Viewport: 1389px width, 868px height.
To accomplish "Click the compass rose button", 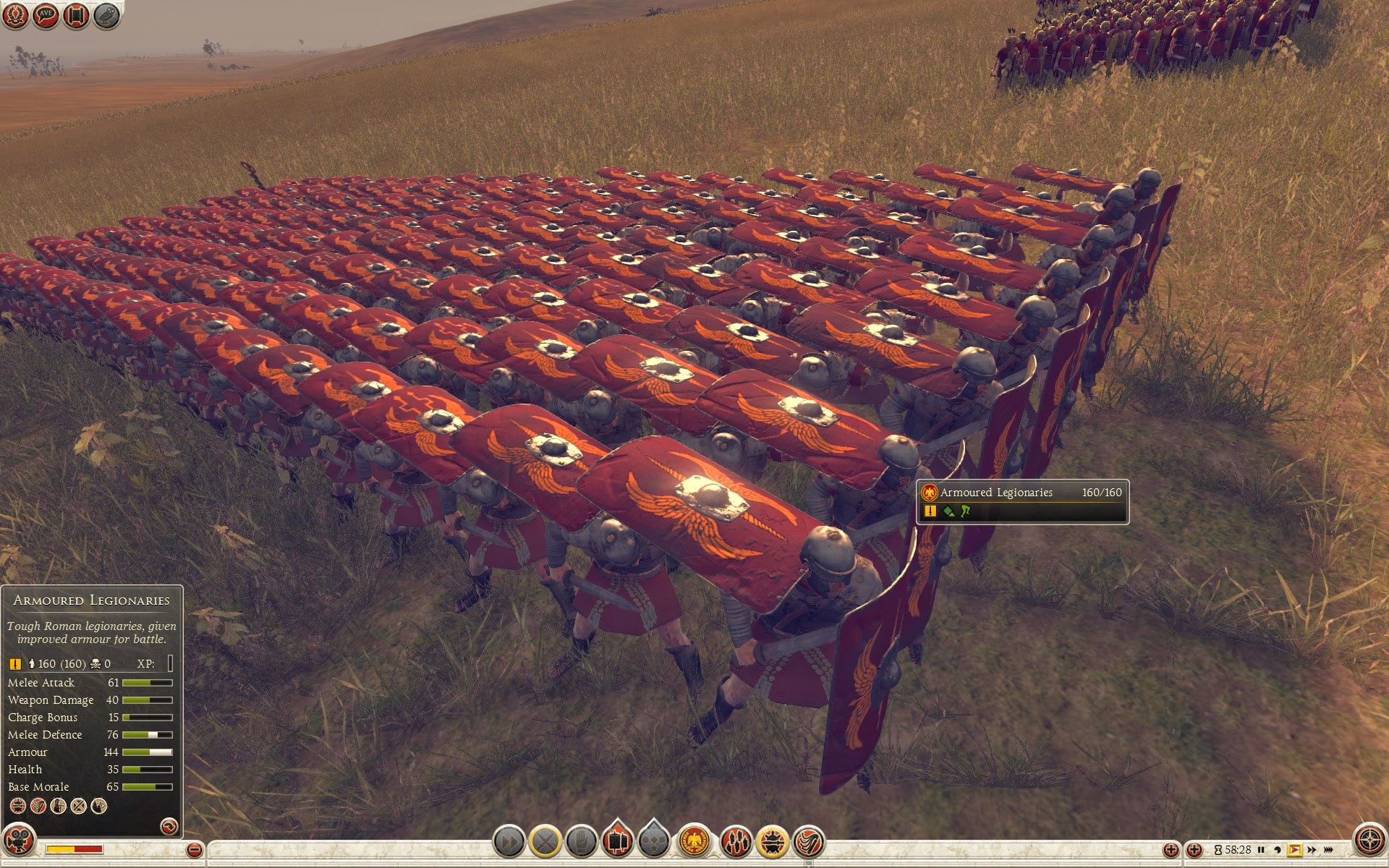I will click(x=1369, y=840).
